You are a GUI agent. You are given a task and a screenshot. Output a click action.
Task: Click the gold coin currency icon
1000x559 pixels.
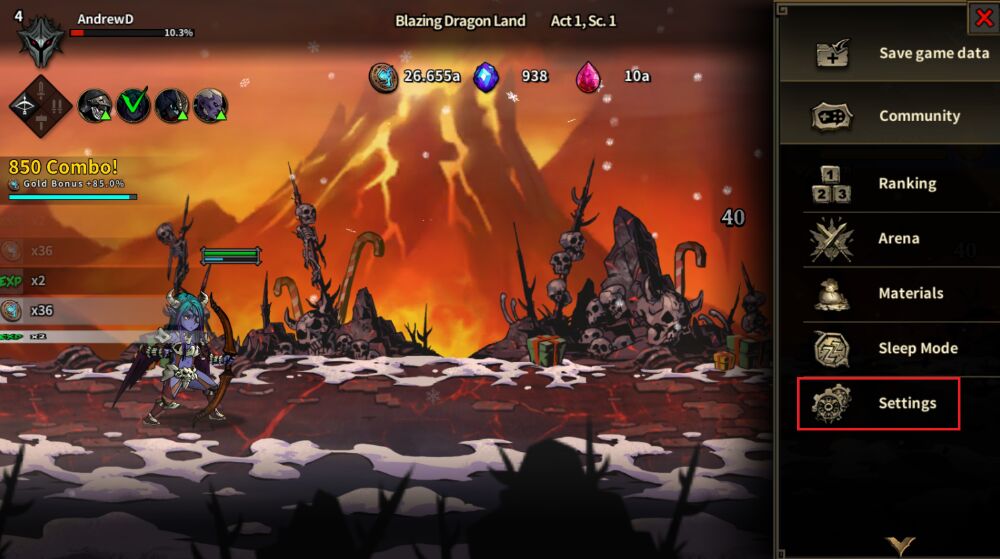pyautogui.click(x=383, y=76)
